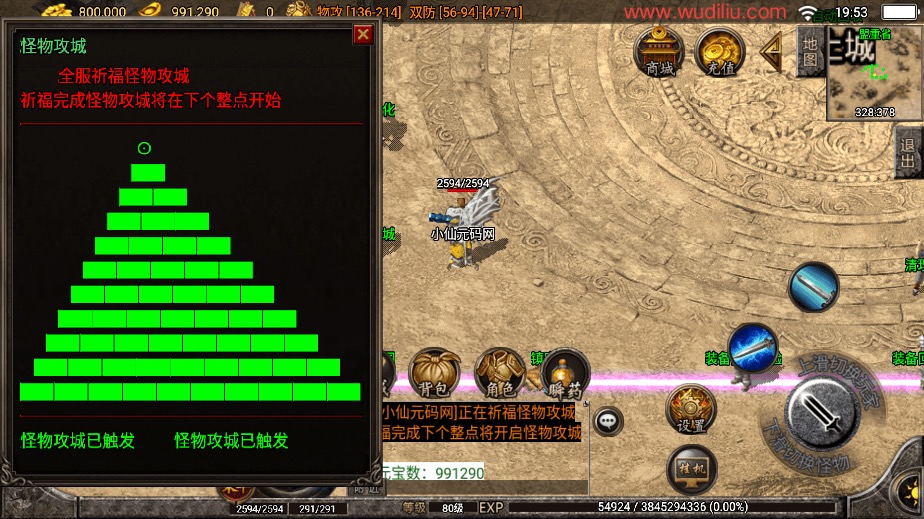Close the 怪物攻城 panel
The height and width of the screenshot is (519, 924).
(x=363, y=35)
